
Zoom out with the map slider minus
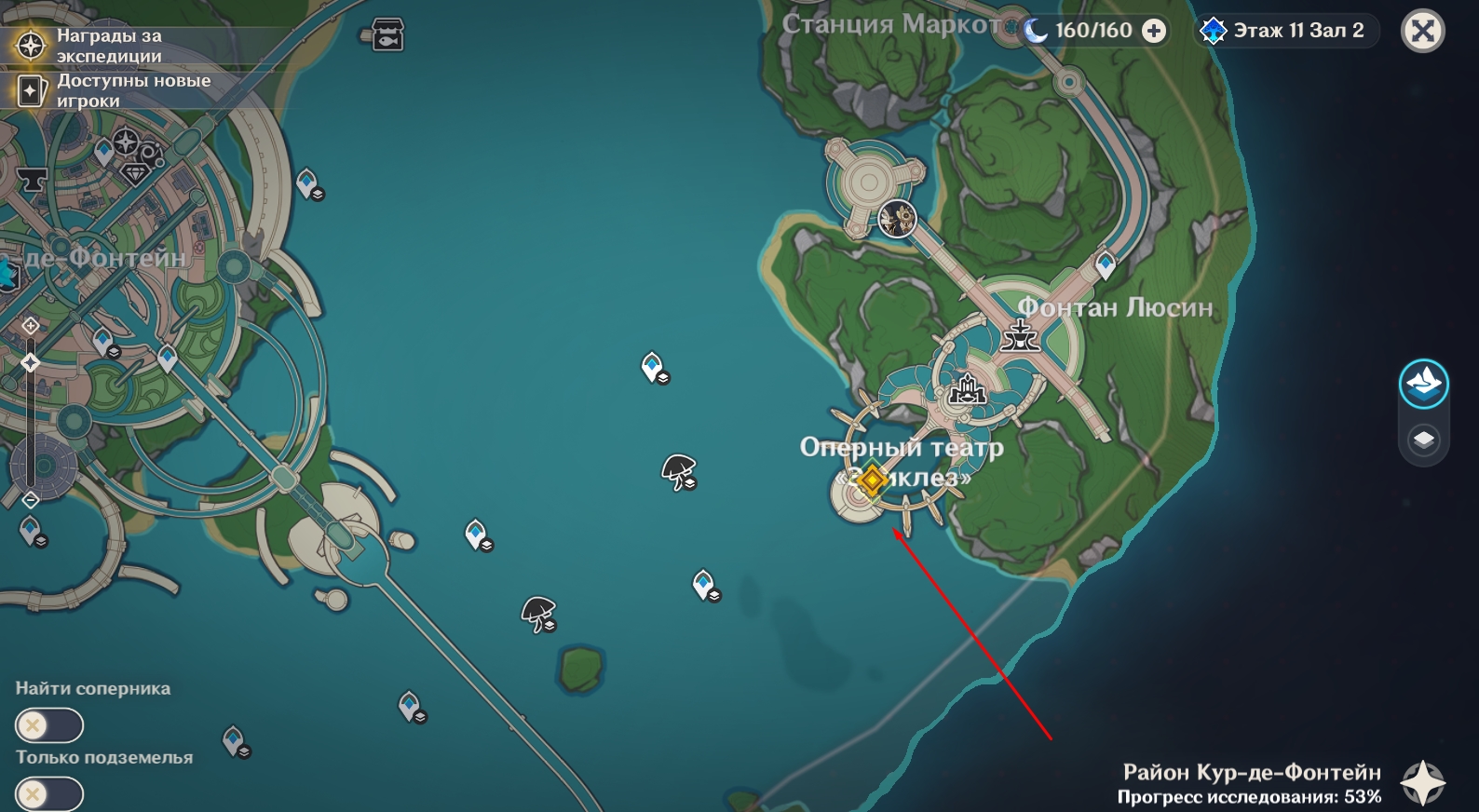[x=31, y=500]
